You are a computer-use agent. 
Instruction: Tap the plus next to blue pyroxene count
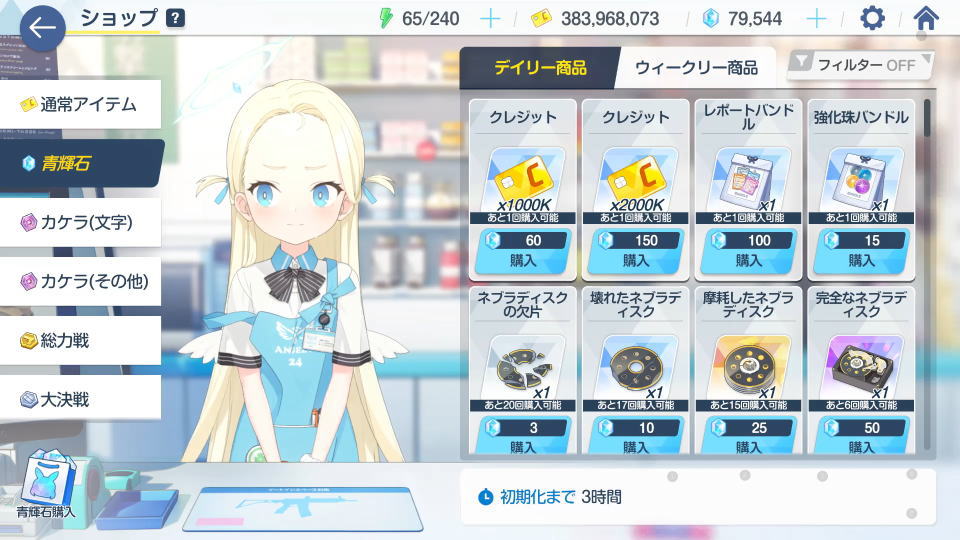816,18
